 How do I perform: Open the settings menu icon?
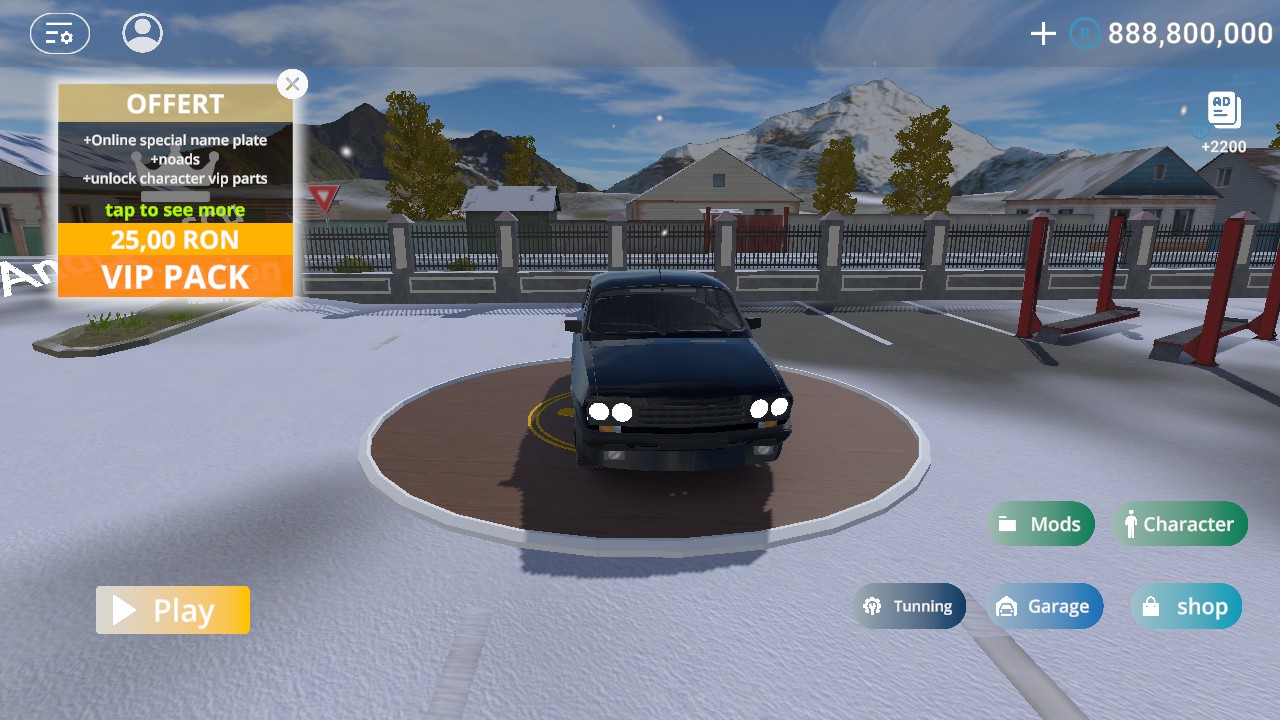tap(60, 34)
